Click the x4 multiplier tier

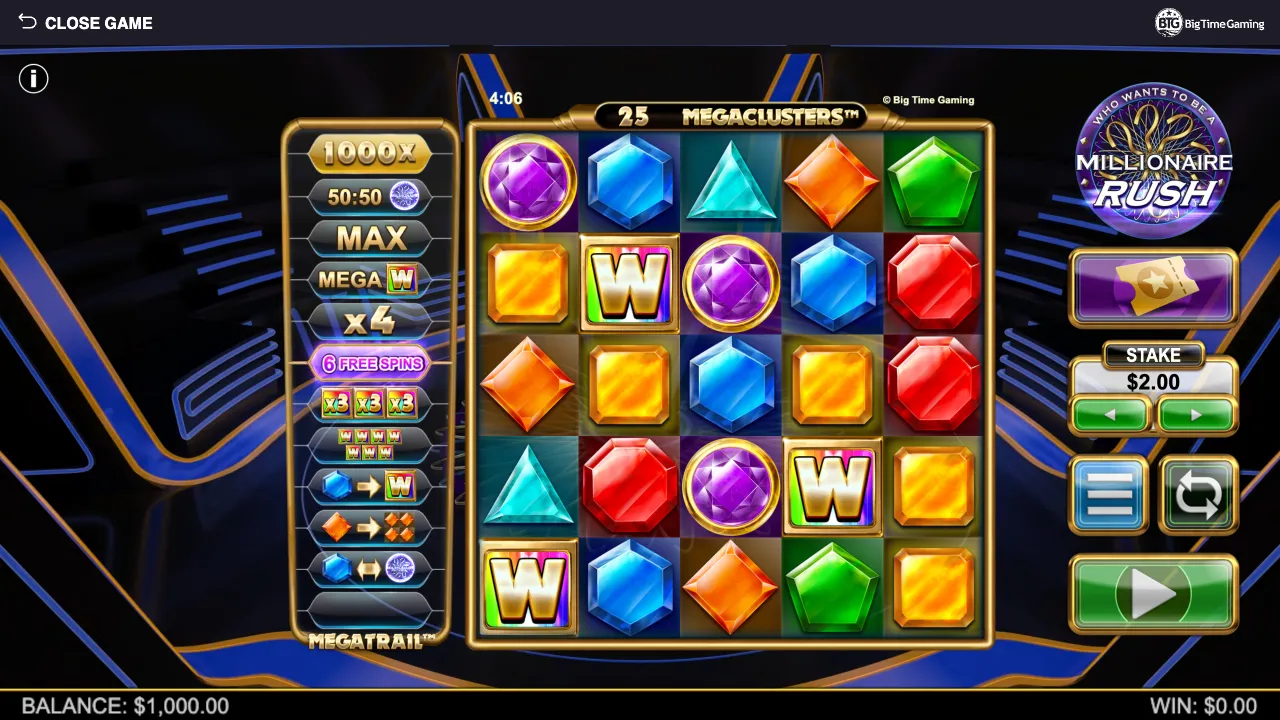(x=371, y=321)
